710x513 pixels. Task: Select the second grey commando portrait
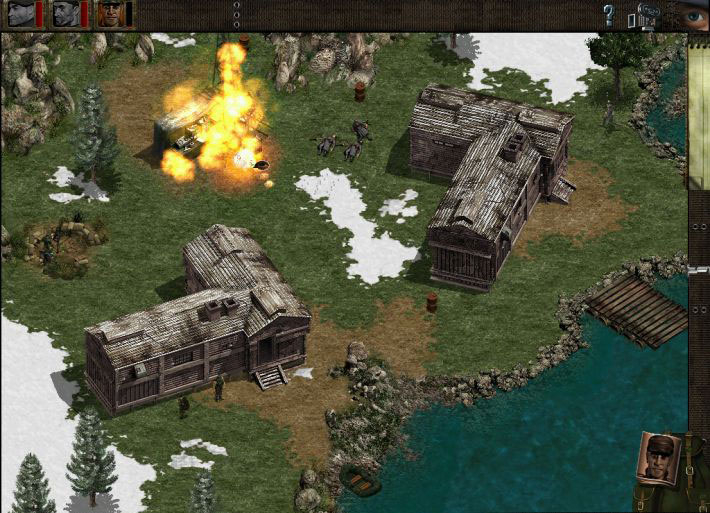66,13
